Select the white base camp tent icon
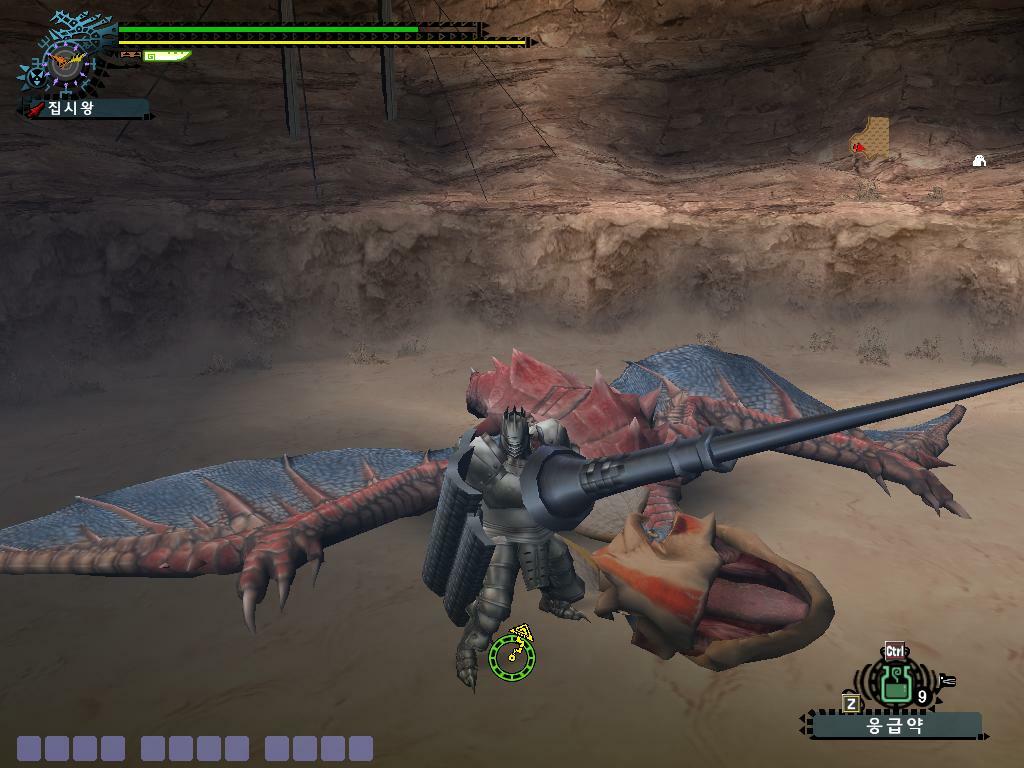 pyautogui.click(x=979, y=160)
